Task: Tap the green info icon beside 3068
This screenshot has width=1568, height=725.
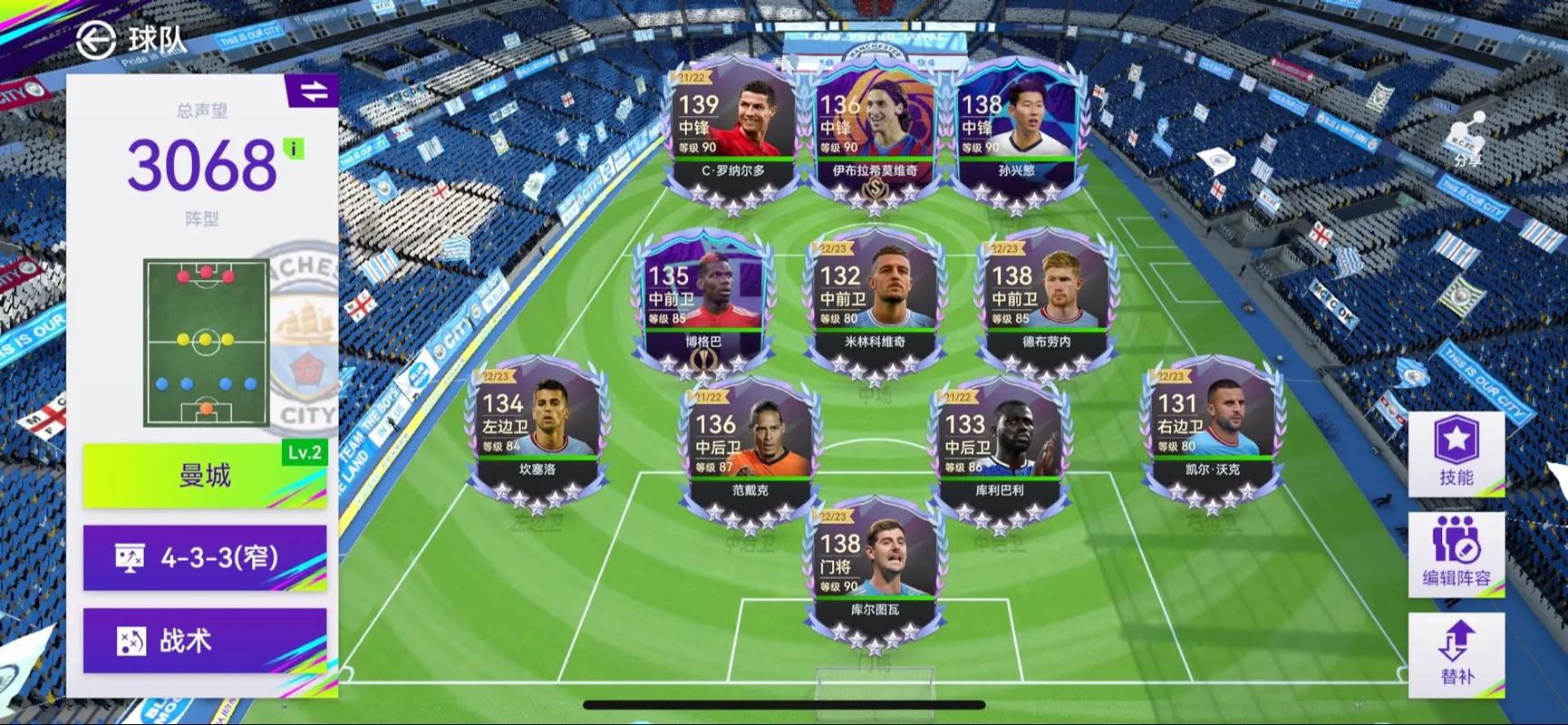Action: pyautogui.click(x=293, y=149)
